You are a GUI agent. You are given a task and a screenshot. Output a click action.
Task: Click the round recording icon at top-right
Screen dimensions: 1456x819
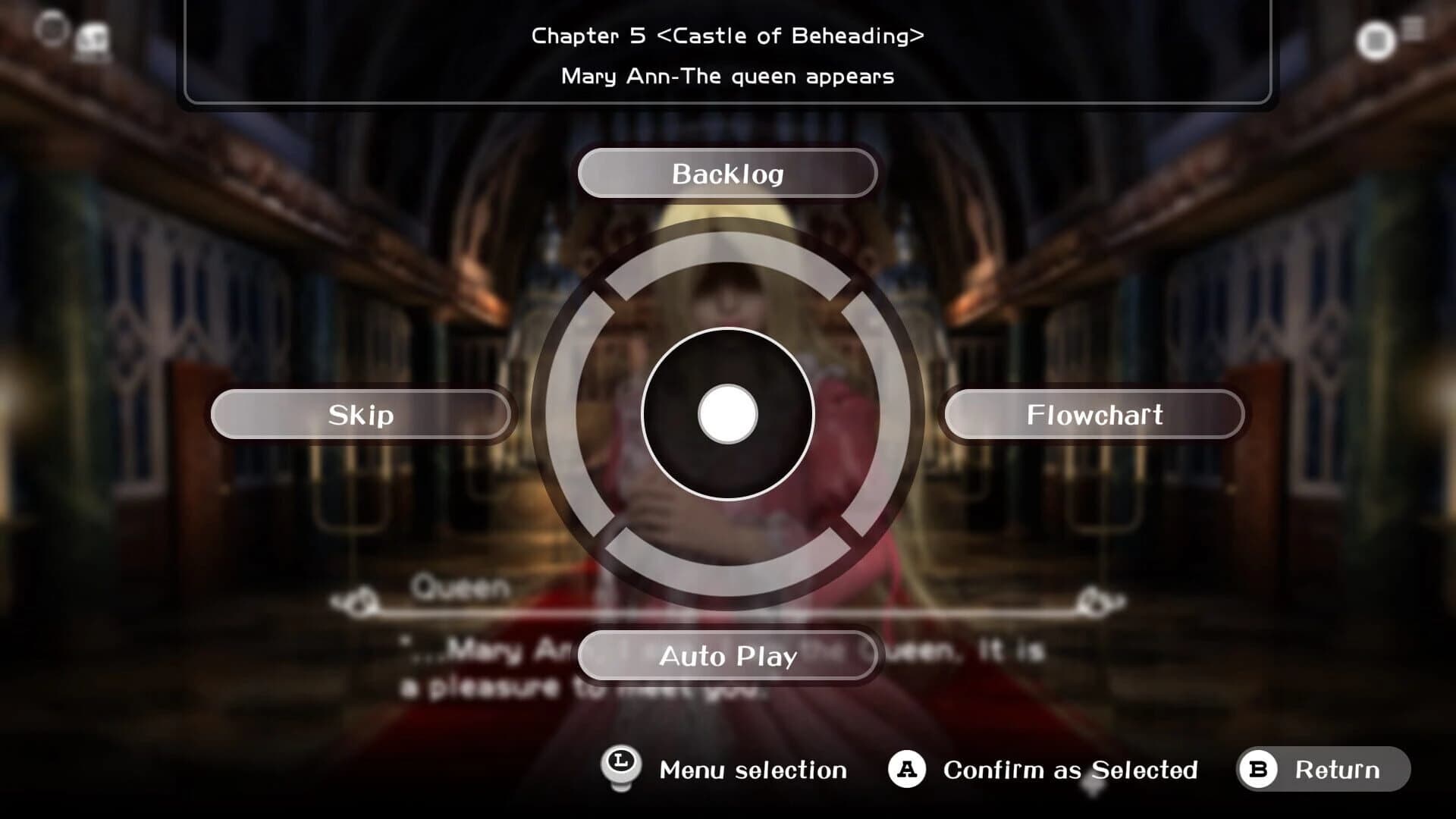click(x=1376, y=41)
